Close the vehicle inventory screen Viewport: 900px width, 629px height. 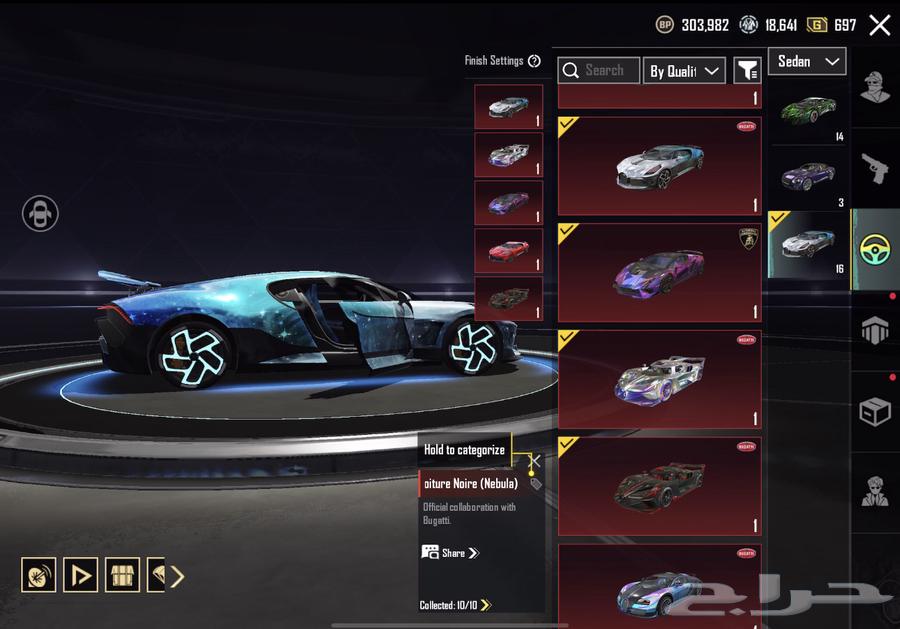(x=879, y=25)
